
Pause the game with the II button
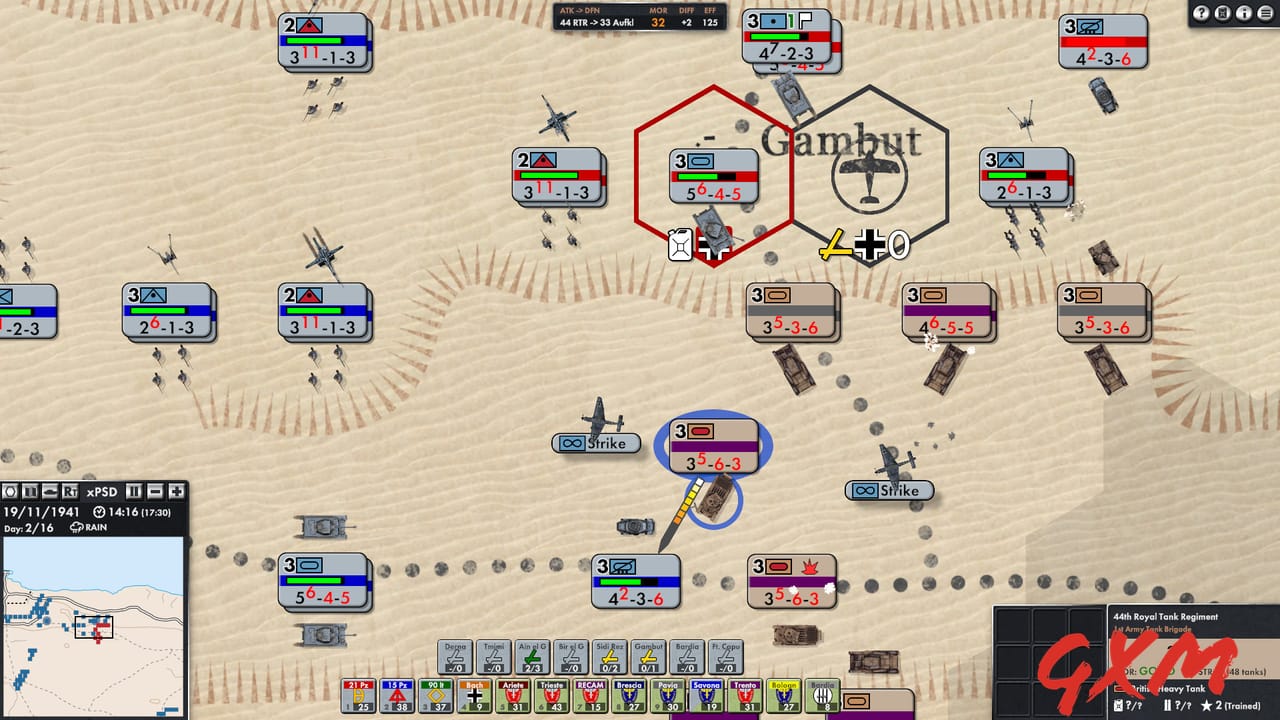[x=134, y=492]
